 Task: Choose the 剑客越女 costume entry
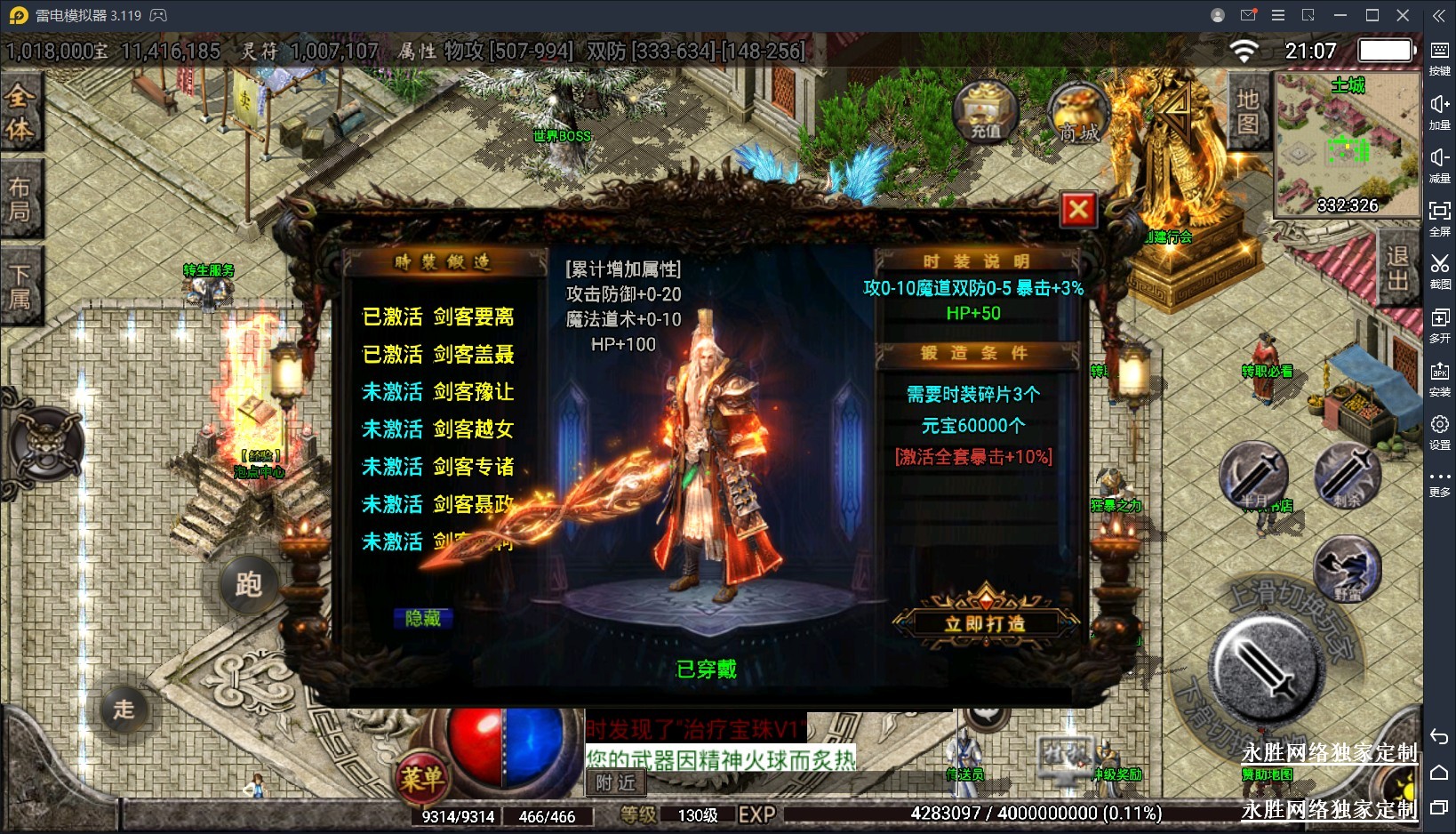tap(438, 429)
